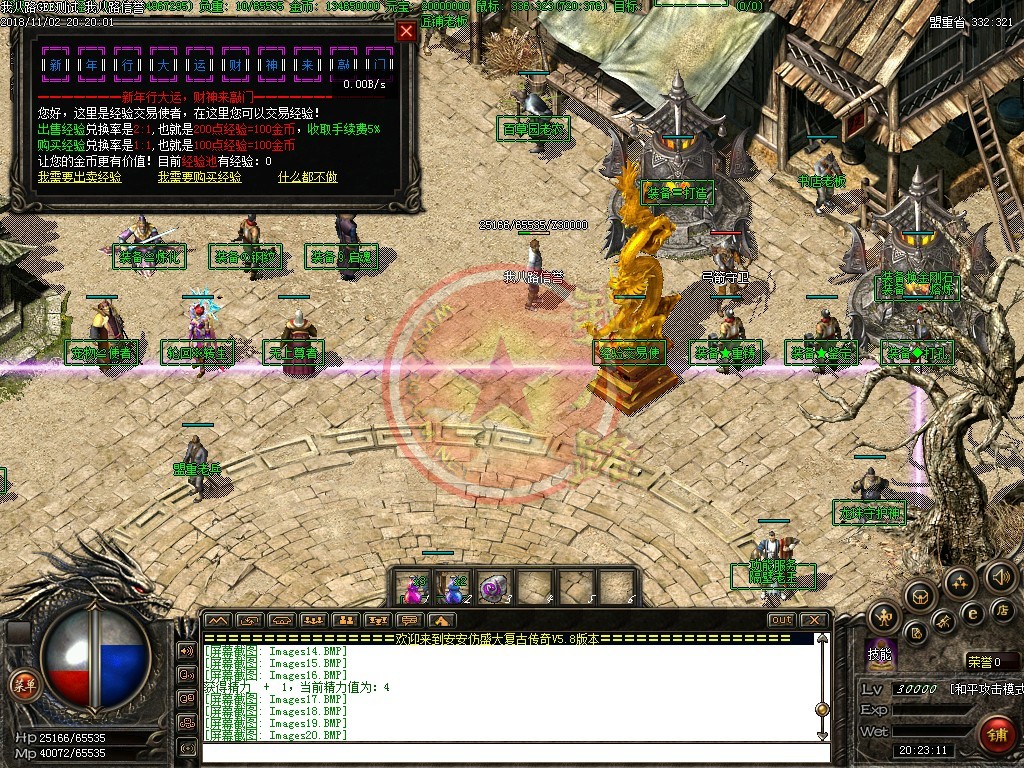Choose 我需要购买经验 dialog option
Viewport: 1024px width, 768px height.
[x=199, y=177]
